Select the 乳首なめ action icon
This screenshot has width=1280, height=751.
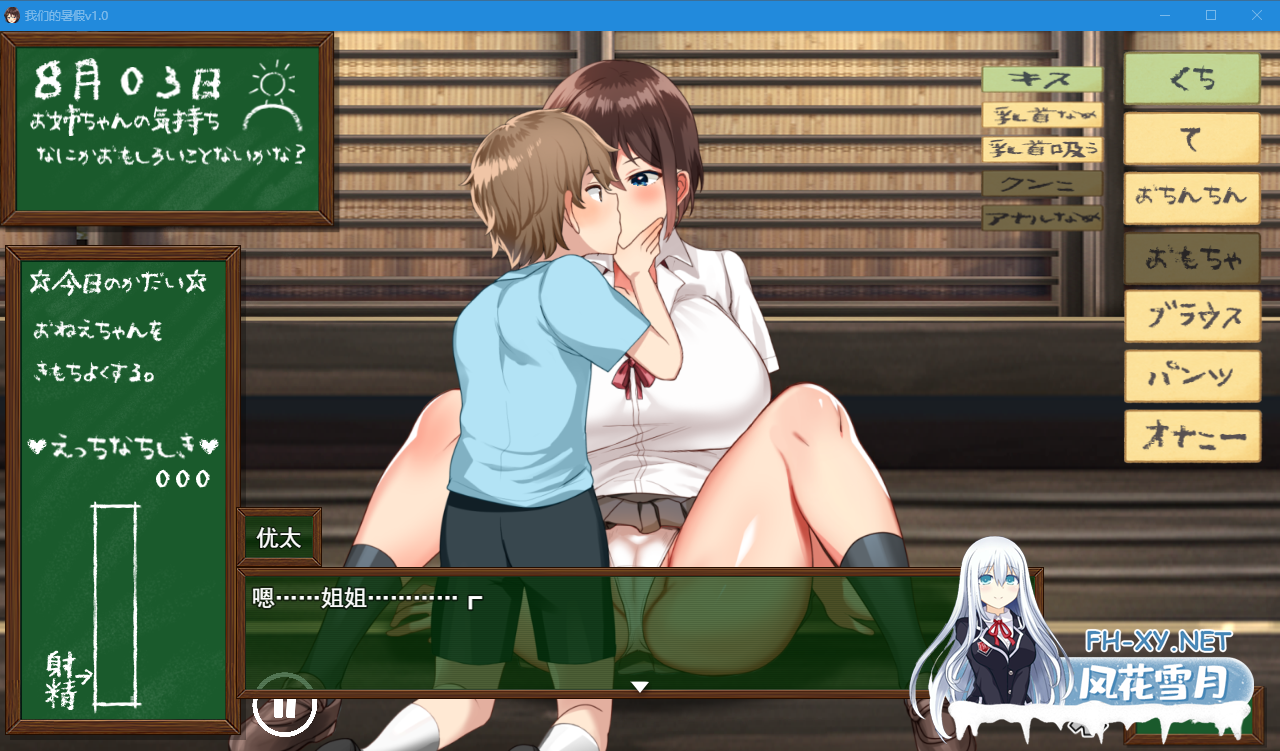[x=1041, y=113]
